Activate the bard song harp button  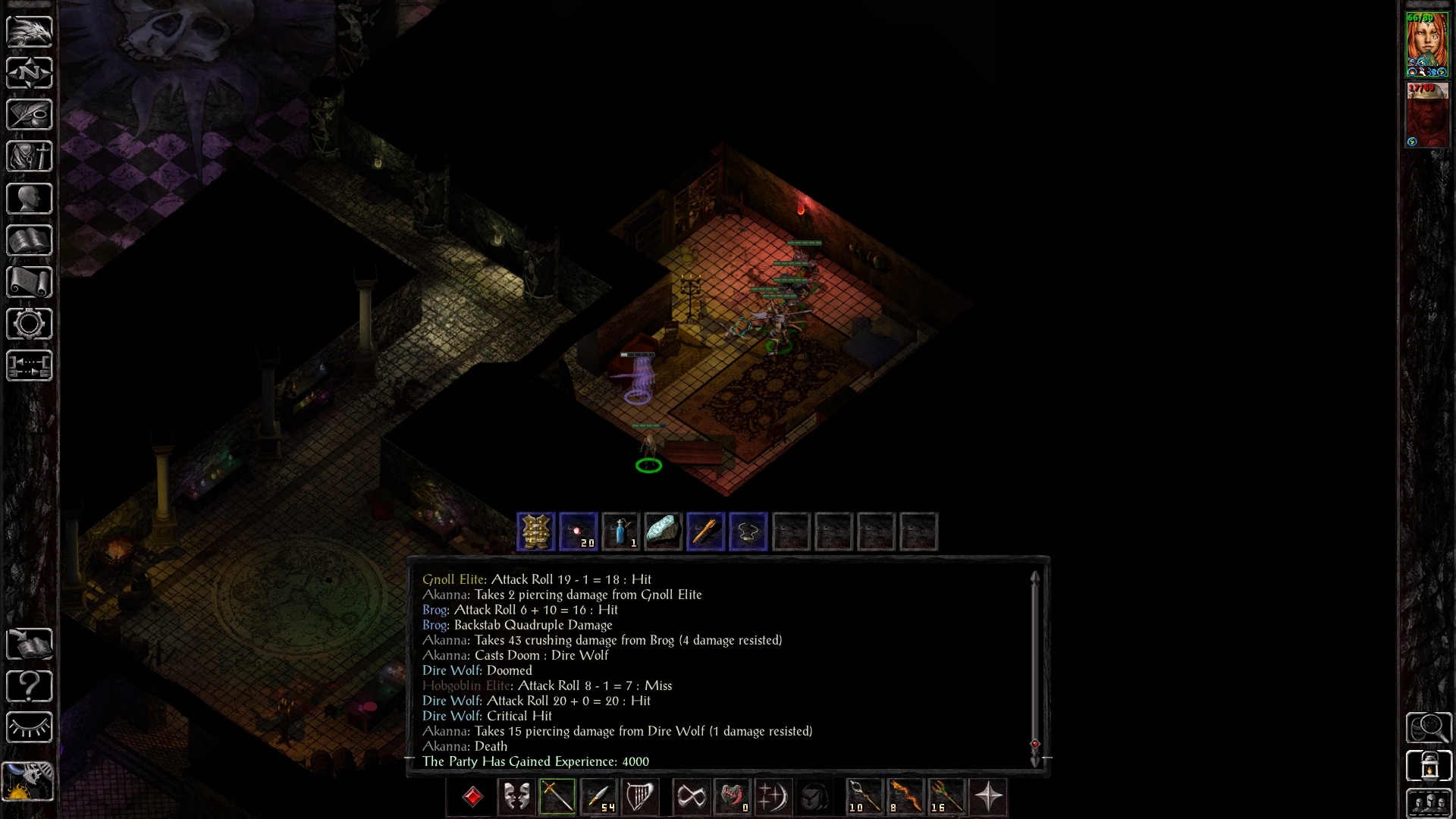pyautogui.click(x=641, y=797)
